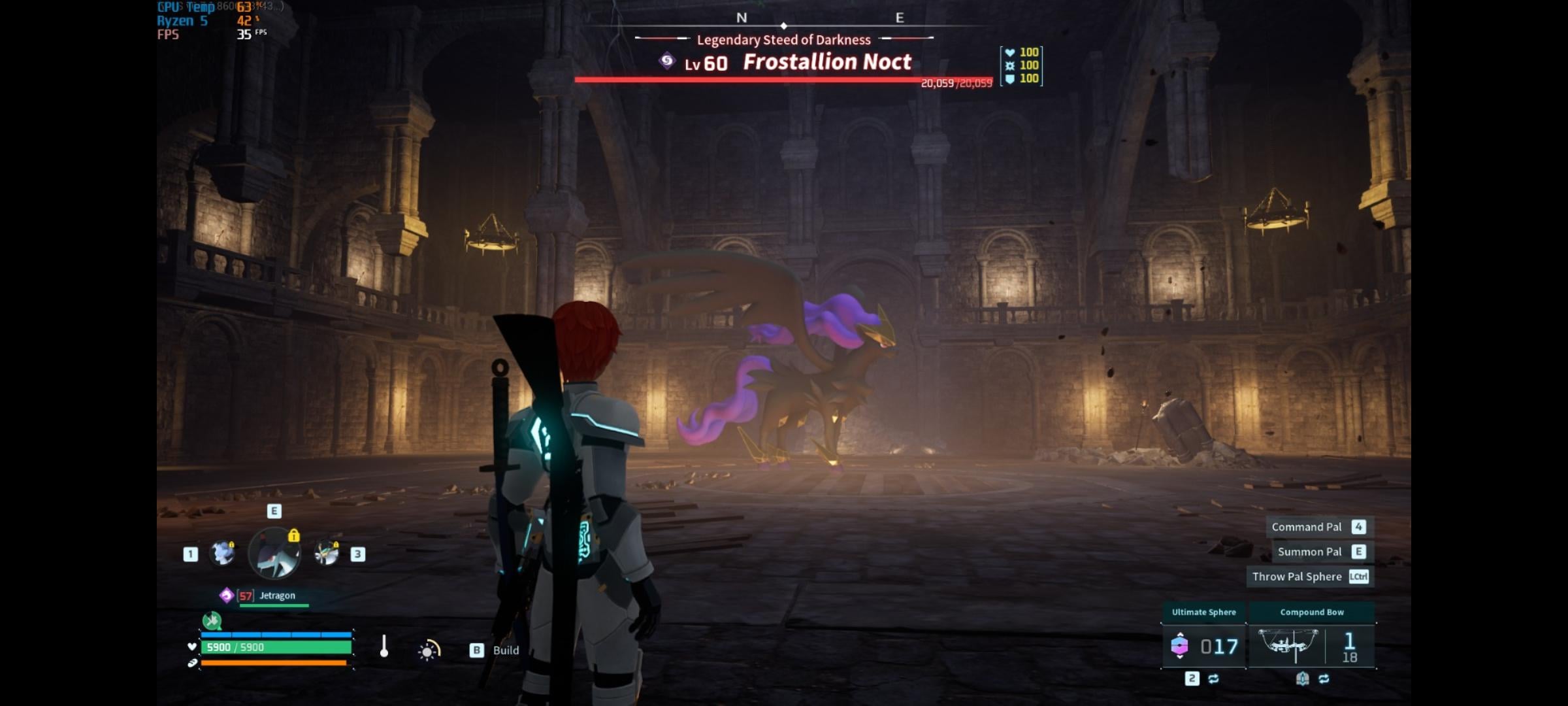Click the green status effect icon above the shield bar
The width and height of the screenshot is (1568, 706).
(x=212, y=620)
